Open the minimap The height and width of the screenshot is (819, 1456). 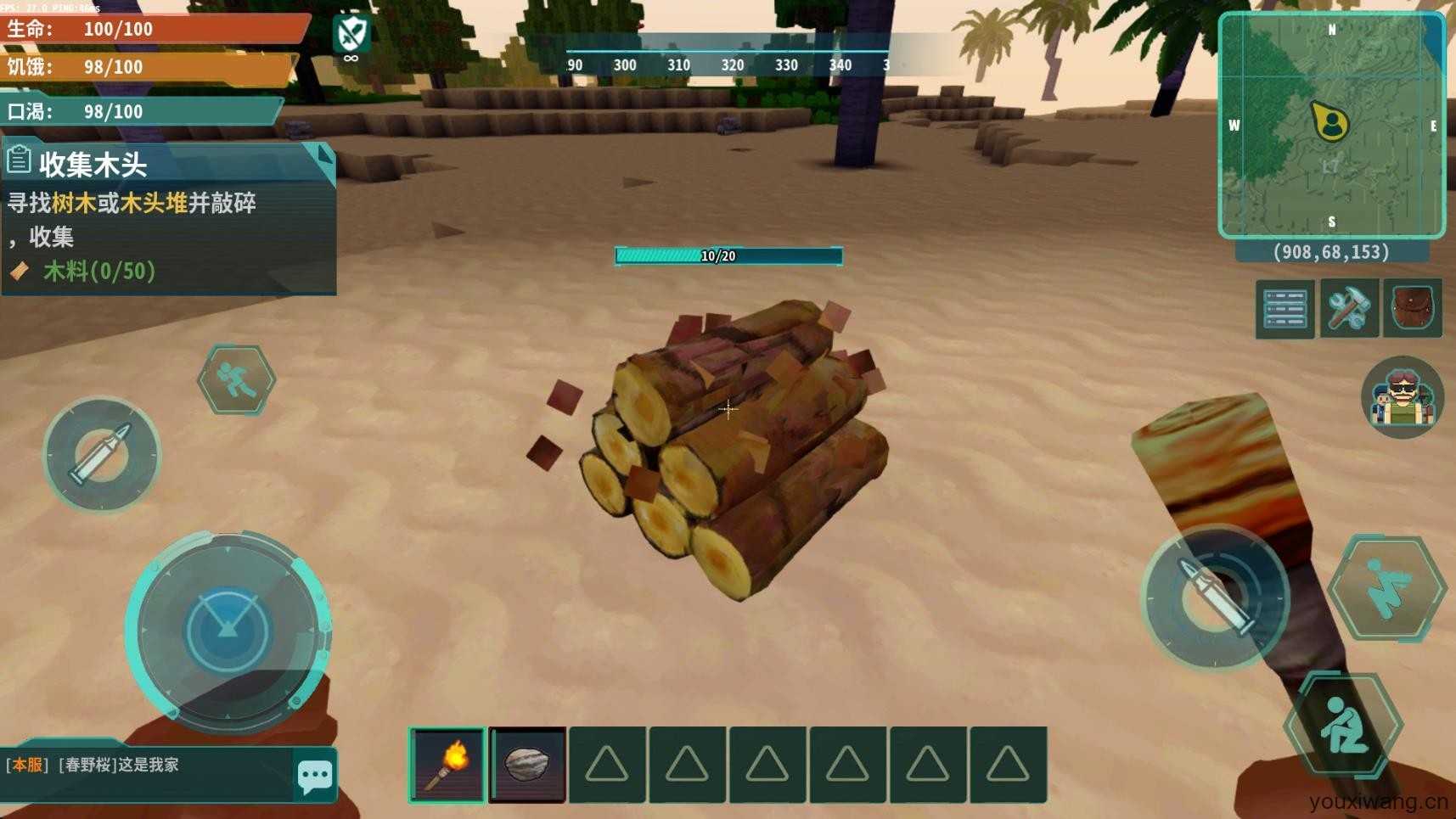[1330, 125]
